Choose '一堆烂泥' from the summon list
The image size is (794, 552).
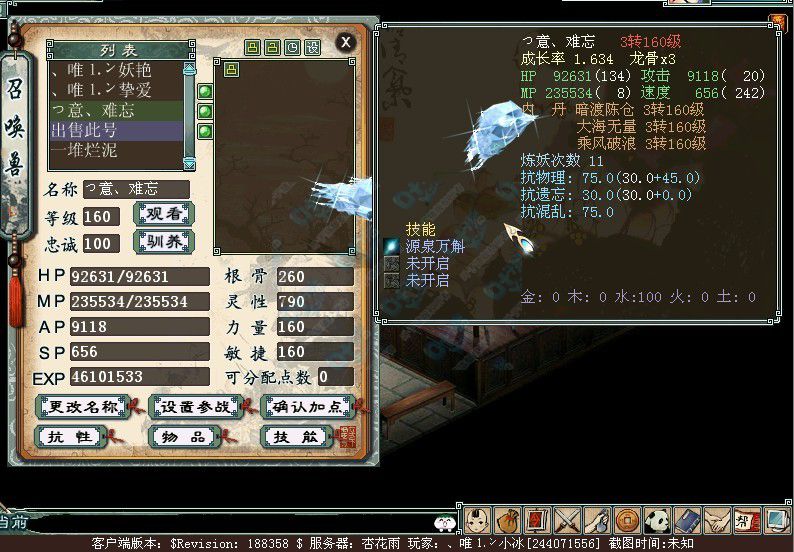click(115, 149)
